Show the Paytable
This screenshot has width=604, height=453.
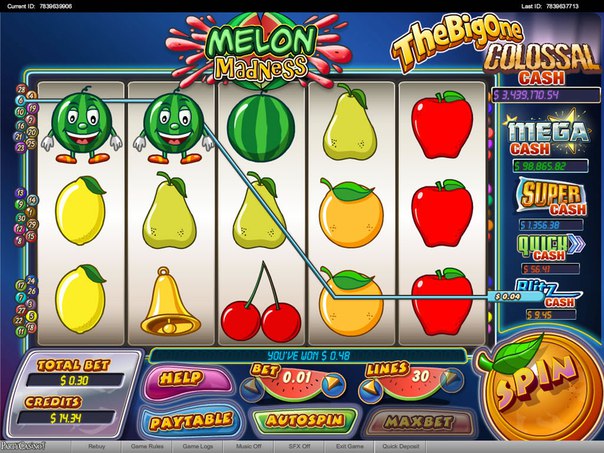(x=190, y=420)
